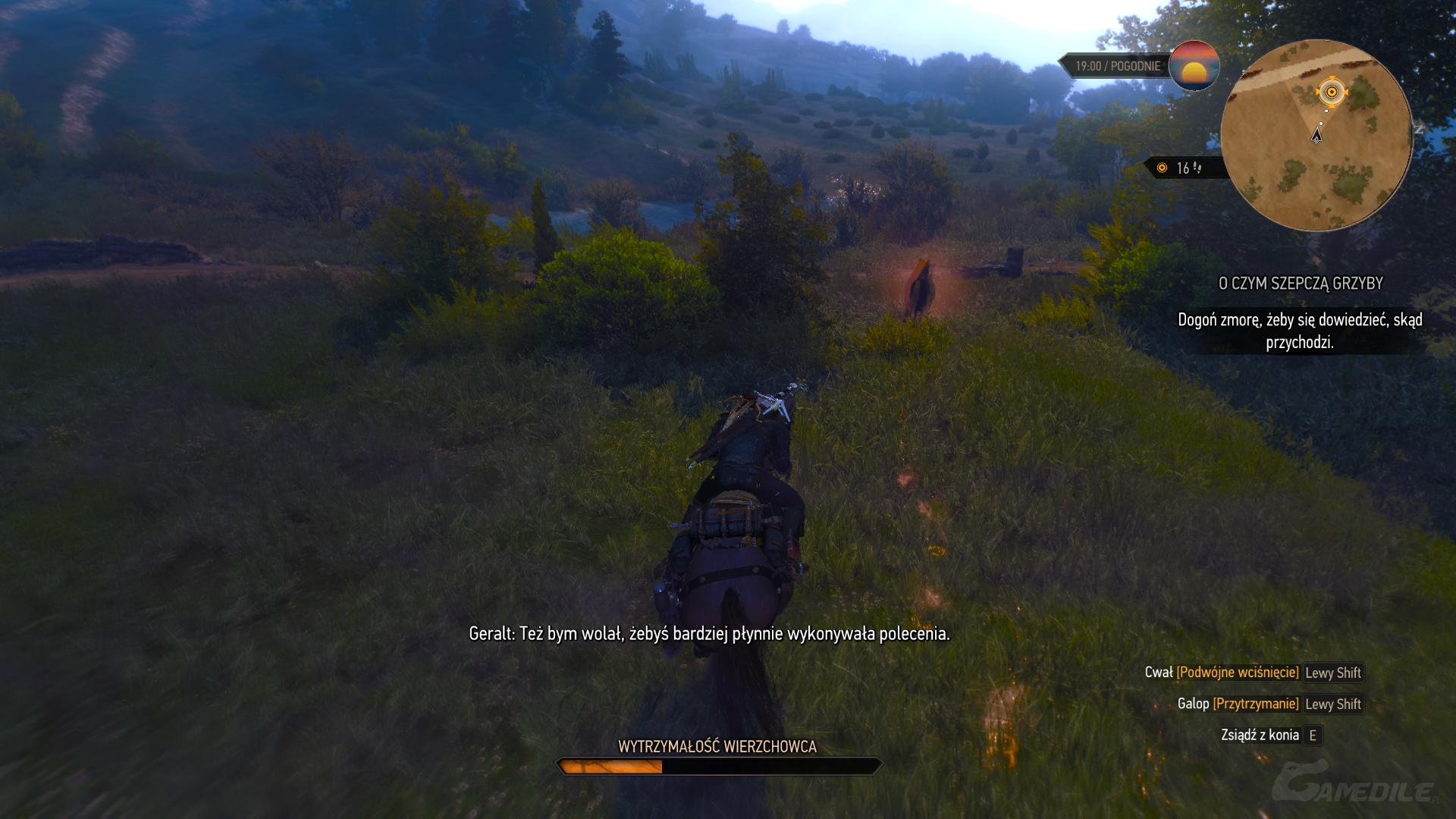The height and width of the screenshot is (819, 1456).
Task: Select the objective text 'Dogoń zmorę'
Action: point(1300,331)
